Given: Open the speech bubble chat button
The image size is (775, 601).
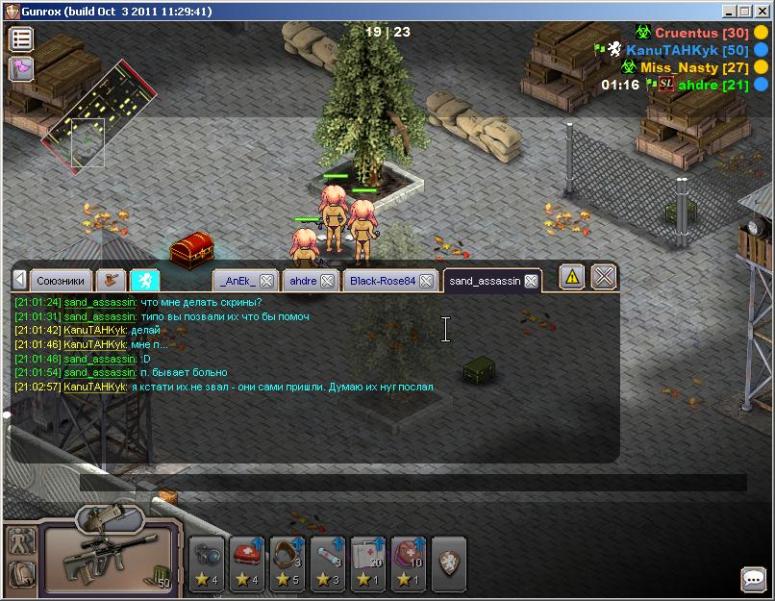Looking at the screenshot, I should pos(752,580).
